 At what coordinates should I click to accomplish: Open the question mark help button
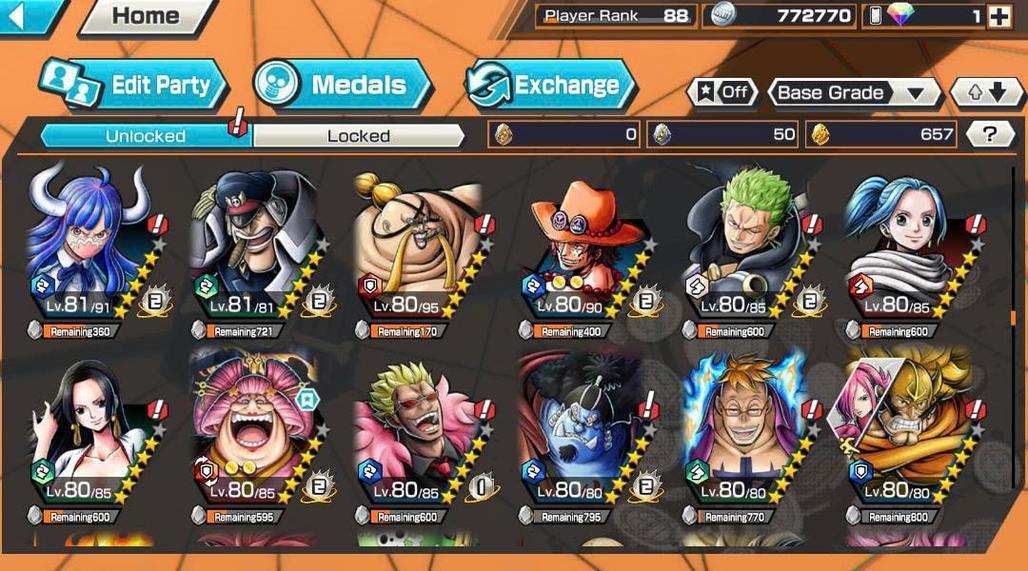tap(990, 134)
